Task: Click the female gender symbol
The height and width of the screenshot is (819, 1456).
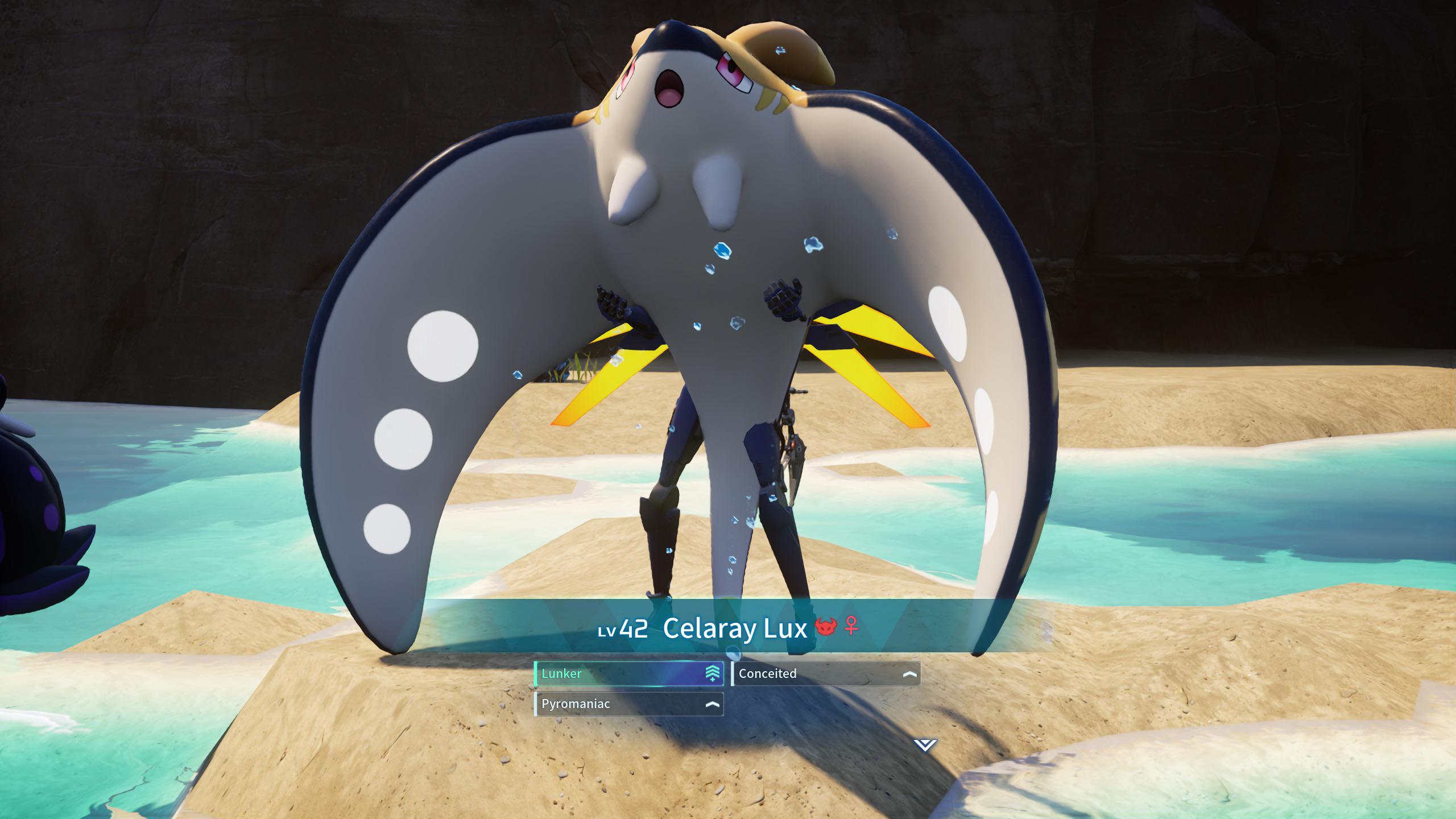Action: [851, 626]
